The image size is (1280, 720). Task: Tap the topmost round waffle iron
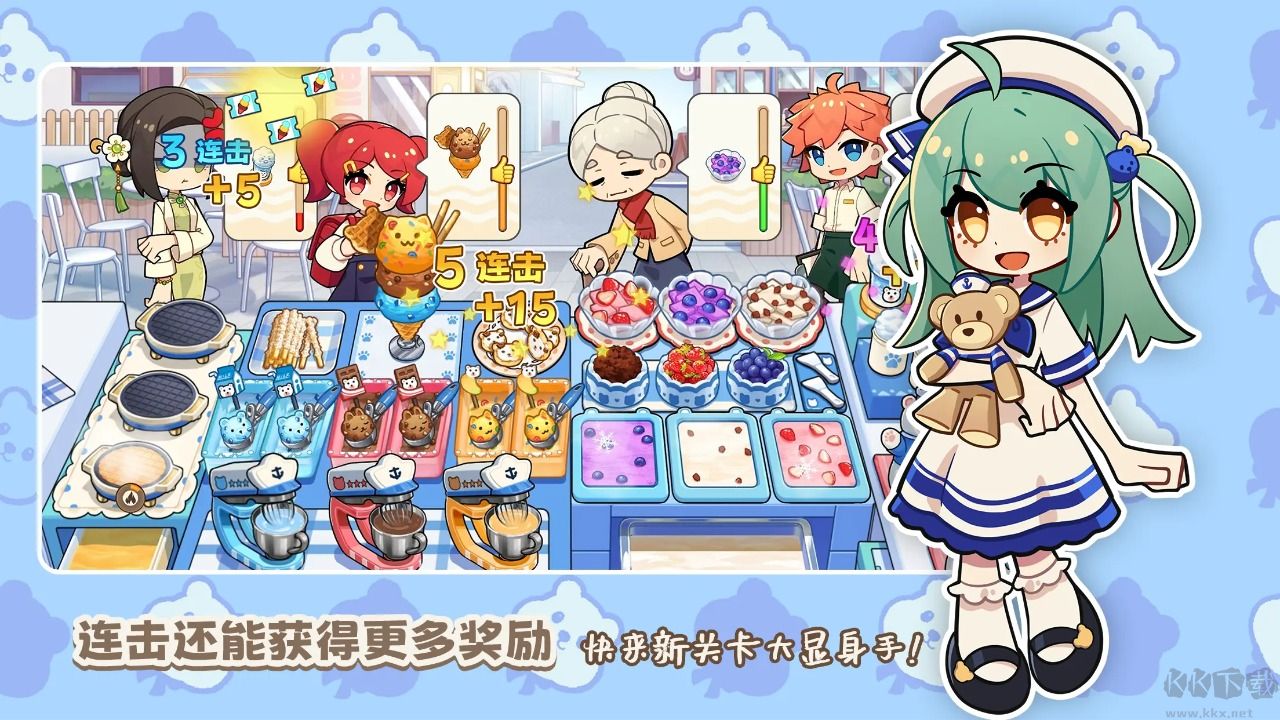(x=187, y=324)
